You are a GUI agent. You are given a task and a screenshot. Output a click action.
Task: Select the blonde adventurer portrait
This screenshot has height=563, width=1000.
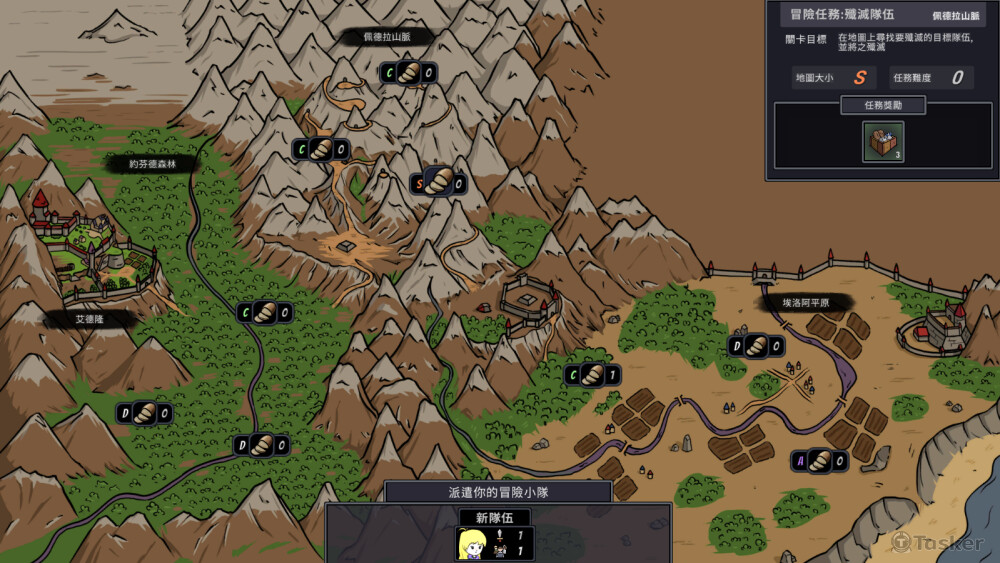[470, 543]
